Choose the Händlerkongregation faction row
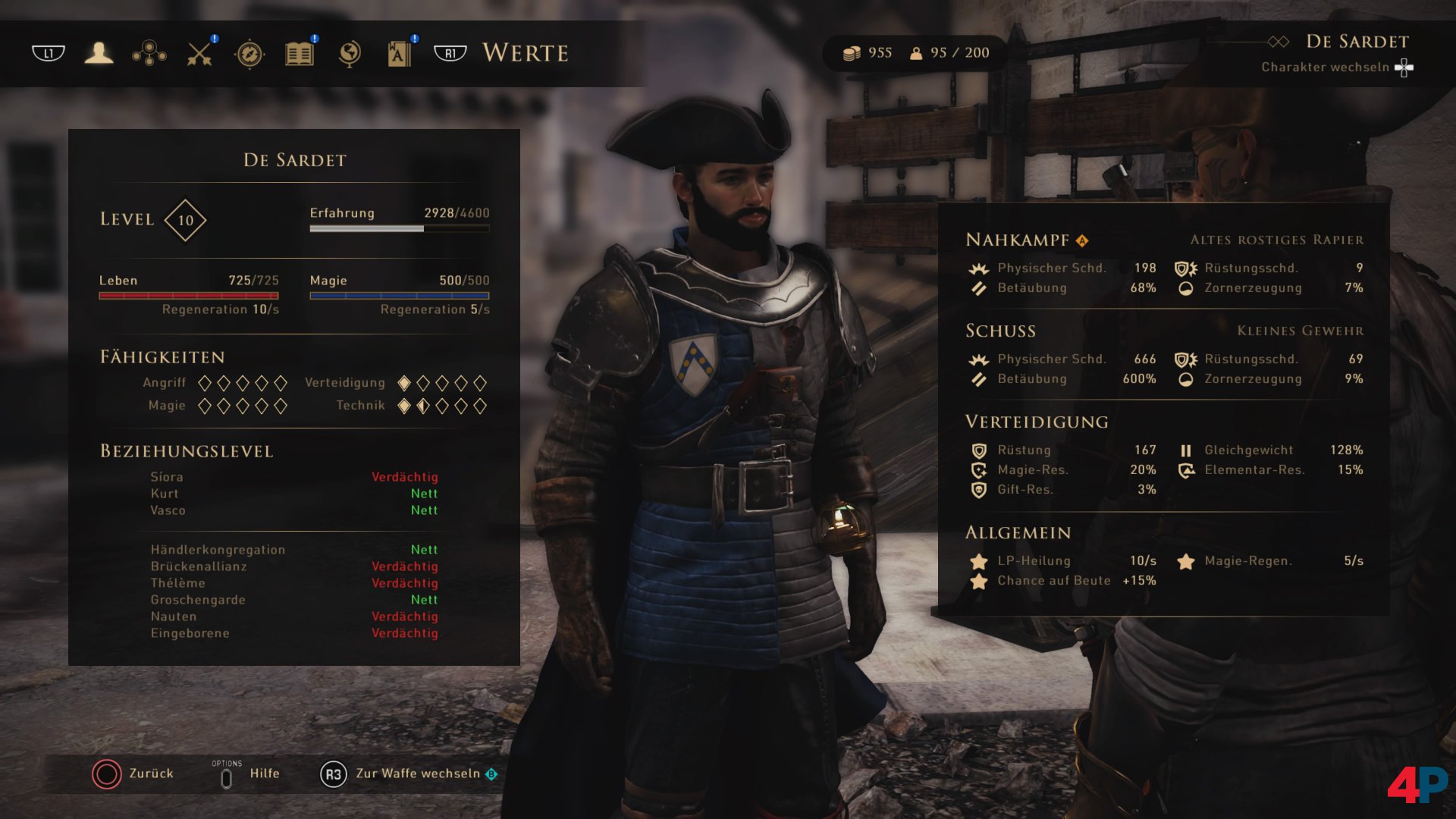Viewport: 1456px width, 819px height. point(293,550)
